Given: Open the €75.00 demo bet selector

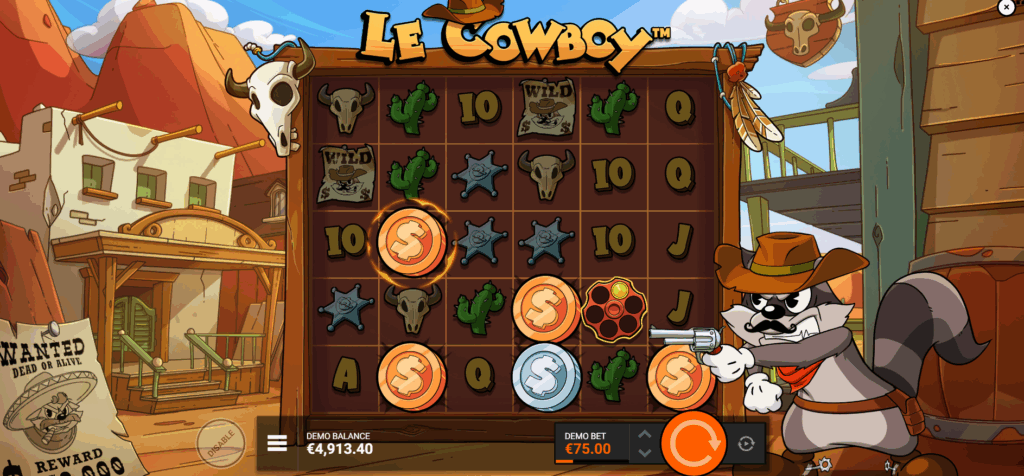Looking at the screenshot, I should (x=591, y=443).
